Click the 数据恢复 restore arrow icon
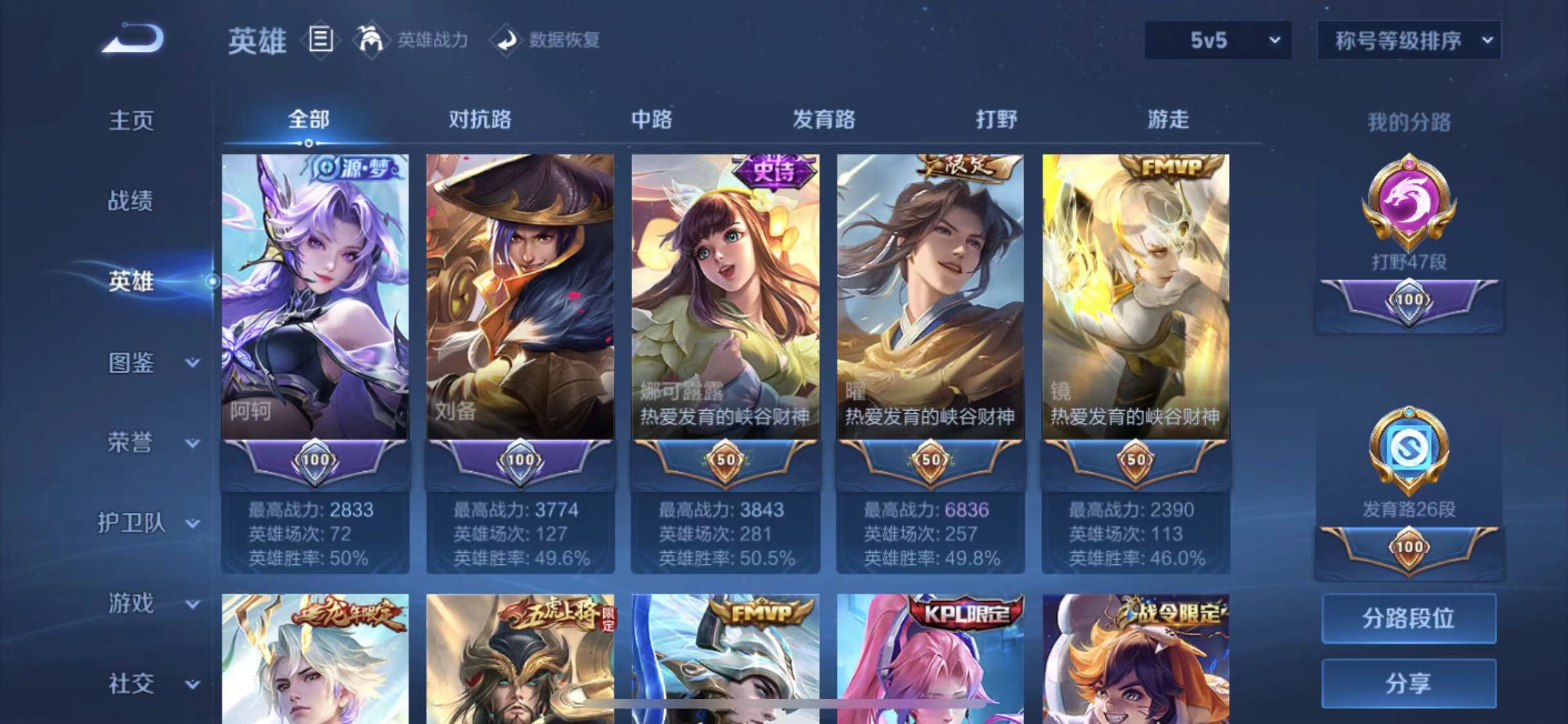 tap(509, 40)
